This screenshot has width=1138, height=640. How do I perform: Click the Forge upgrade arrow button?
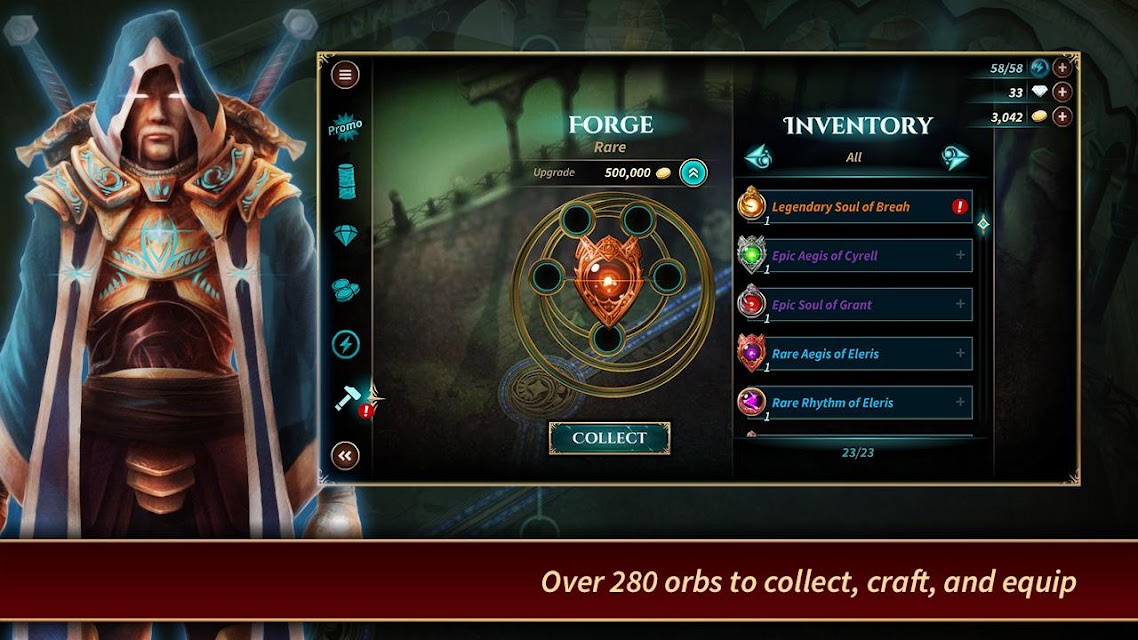(693, 173)
